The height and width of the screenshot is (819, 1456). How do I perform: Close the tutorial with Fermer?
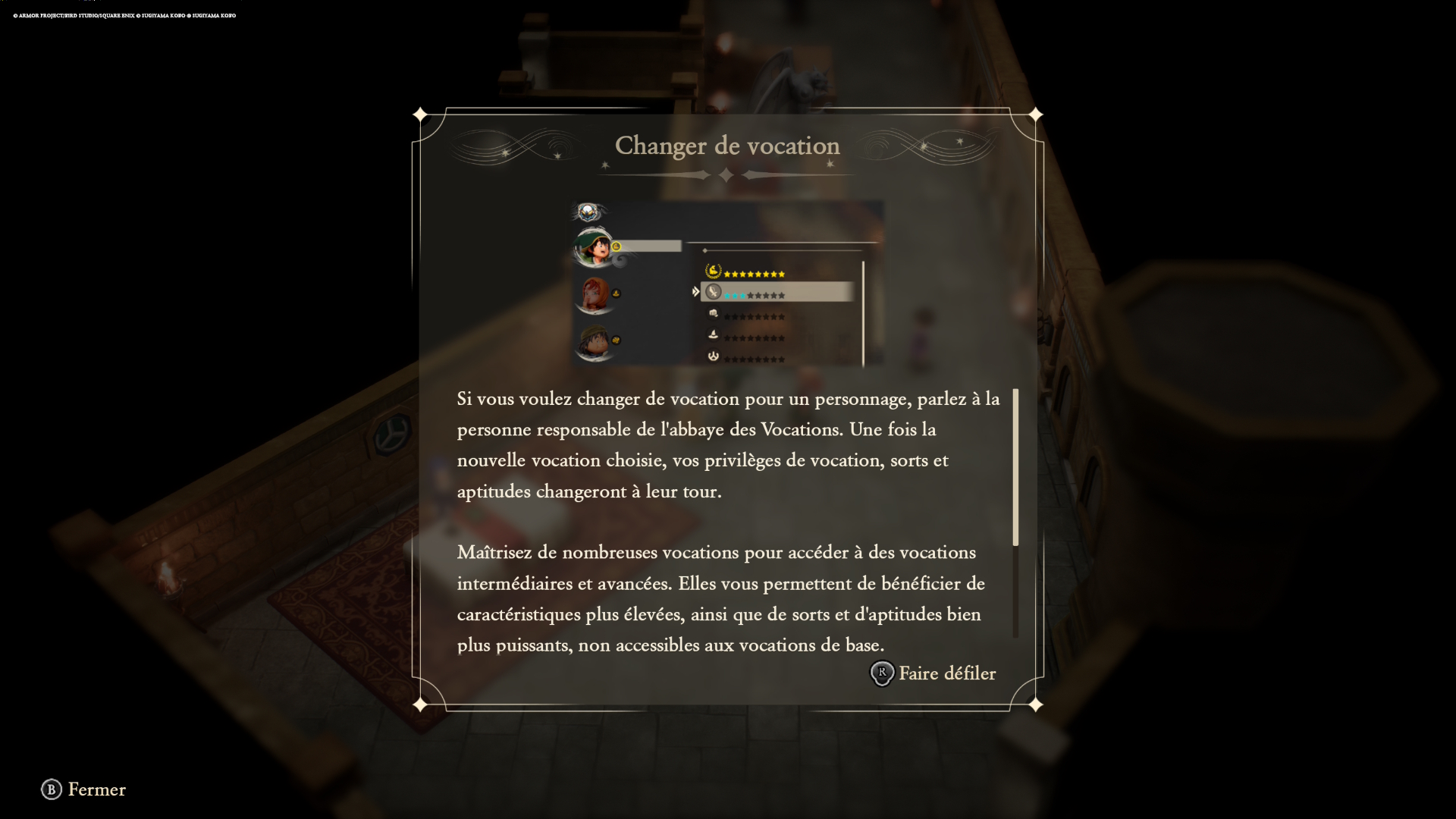coord(84,789)
